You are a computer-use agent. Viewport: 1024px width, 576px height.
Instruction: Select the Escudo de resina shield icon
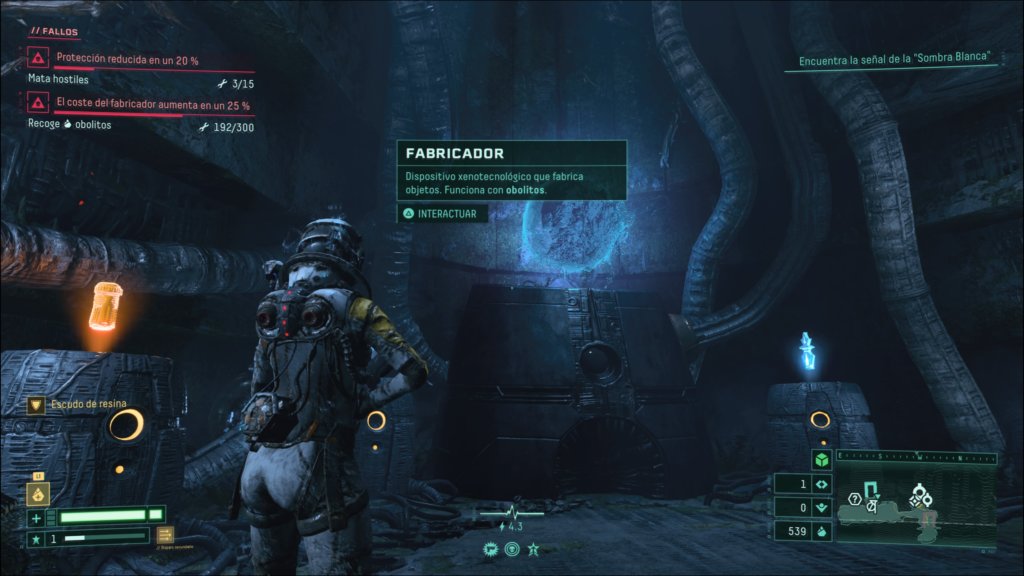(x=37, y=405)
